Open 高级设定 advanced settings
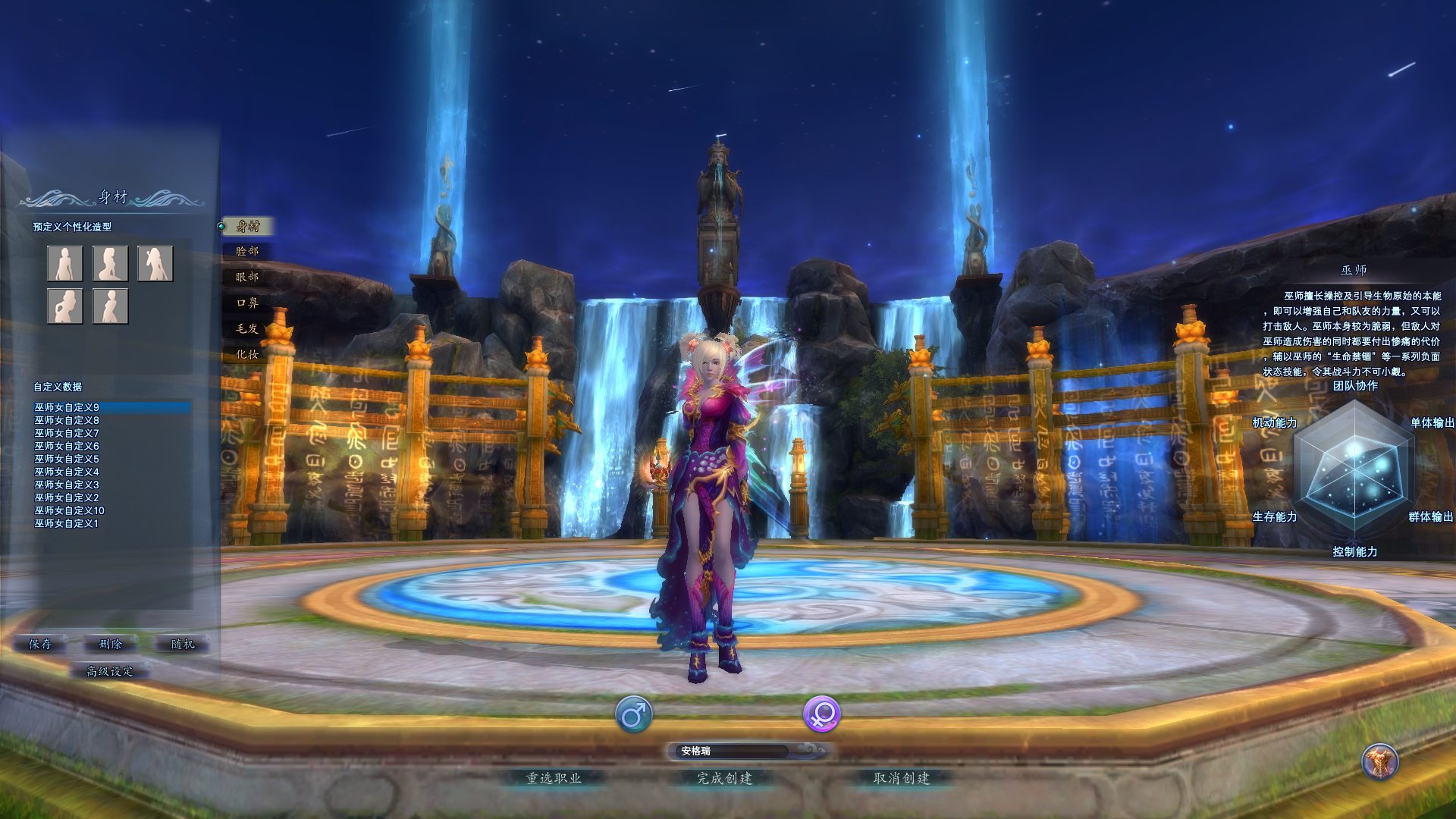Screen dimensions: 1456x819 click(110, 671)
